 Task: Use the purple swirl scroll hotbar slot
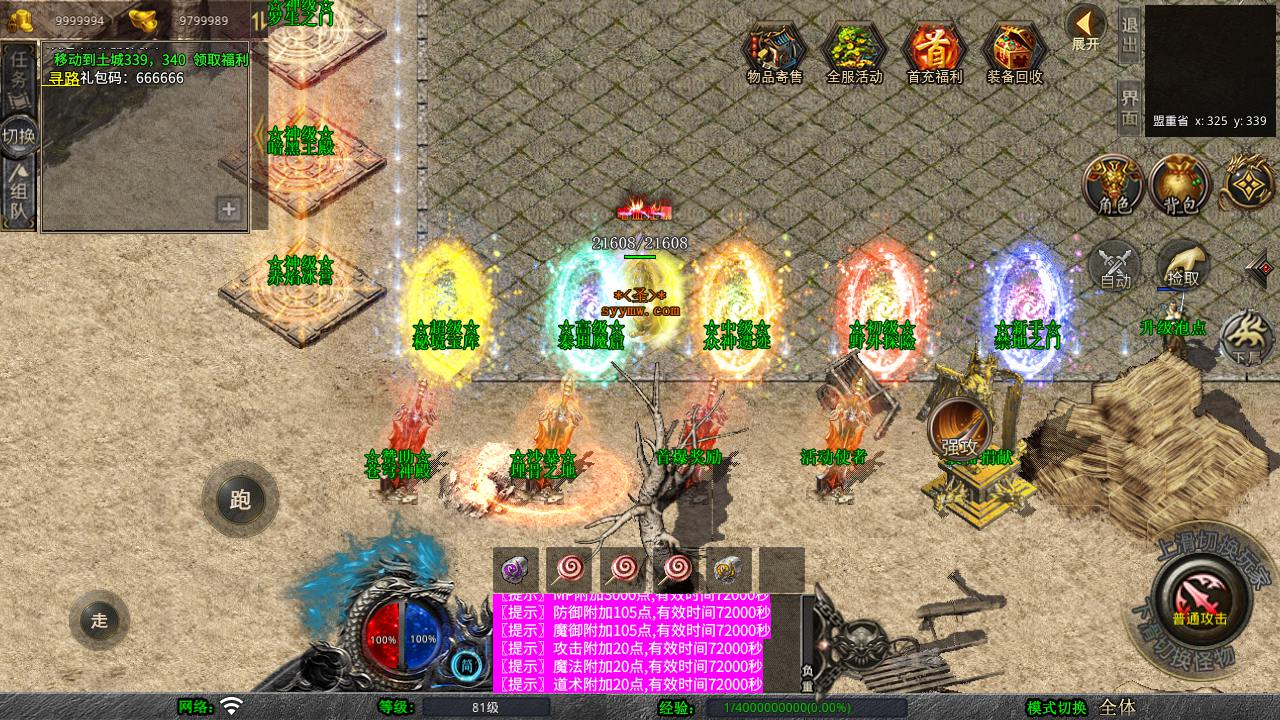516,570
